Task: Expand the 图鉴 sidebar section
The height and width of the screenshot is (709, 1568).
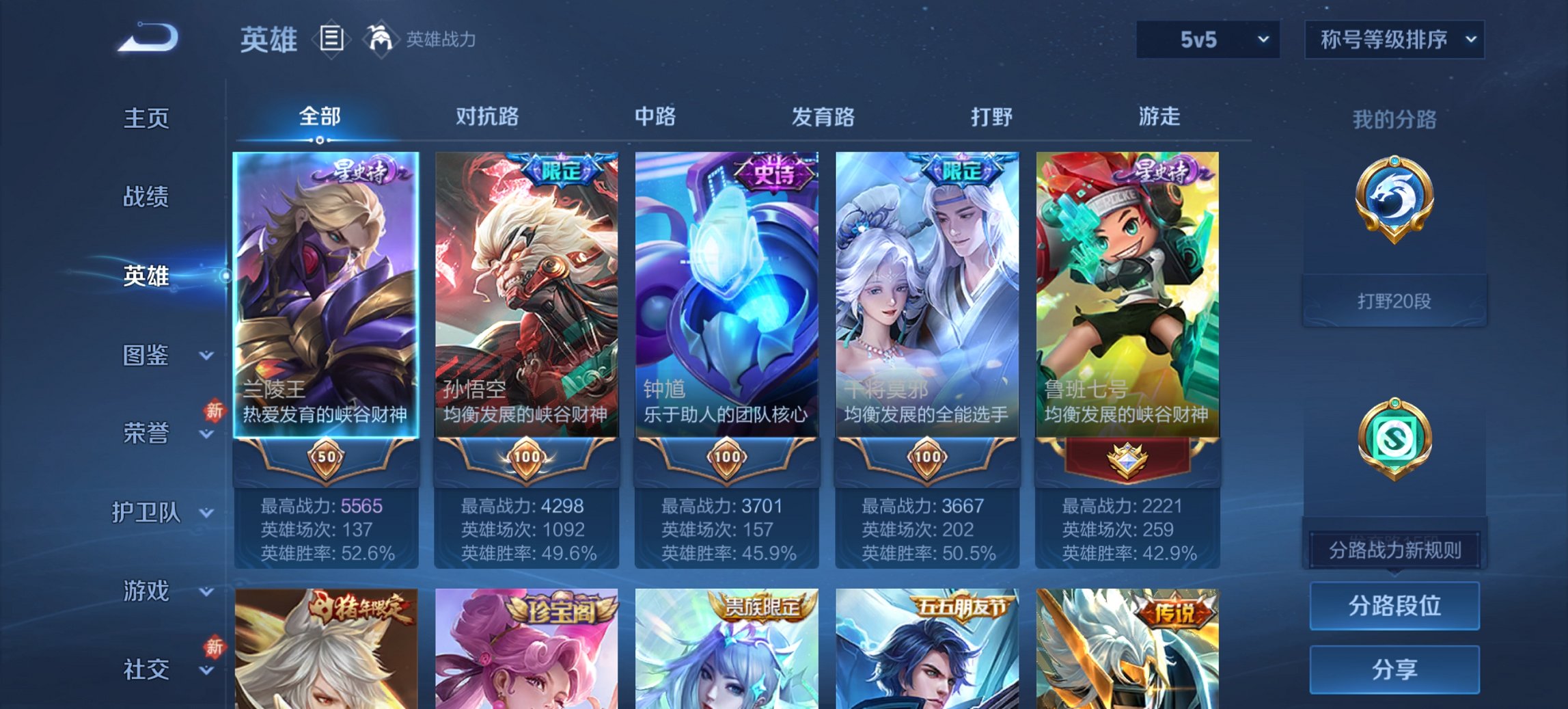Action: [x=148, y=356]
